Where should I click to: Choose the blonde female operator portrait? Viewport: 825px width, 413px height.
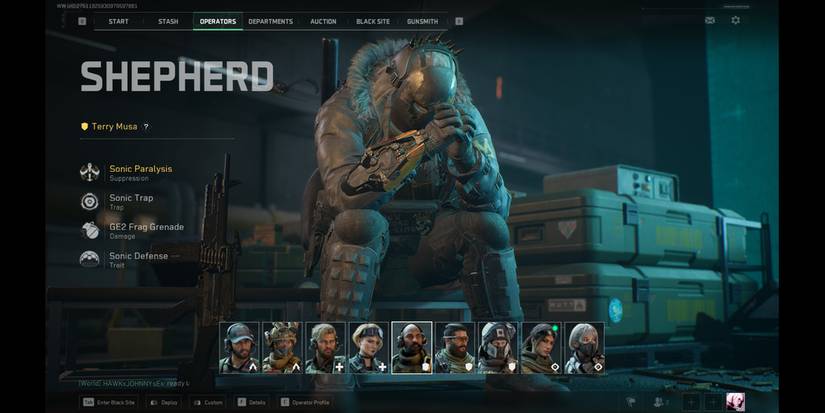click(x=368, y=347)
